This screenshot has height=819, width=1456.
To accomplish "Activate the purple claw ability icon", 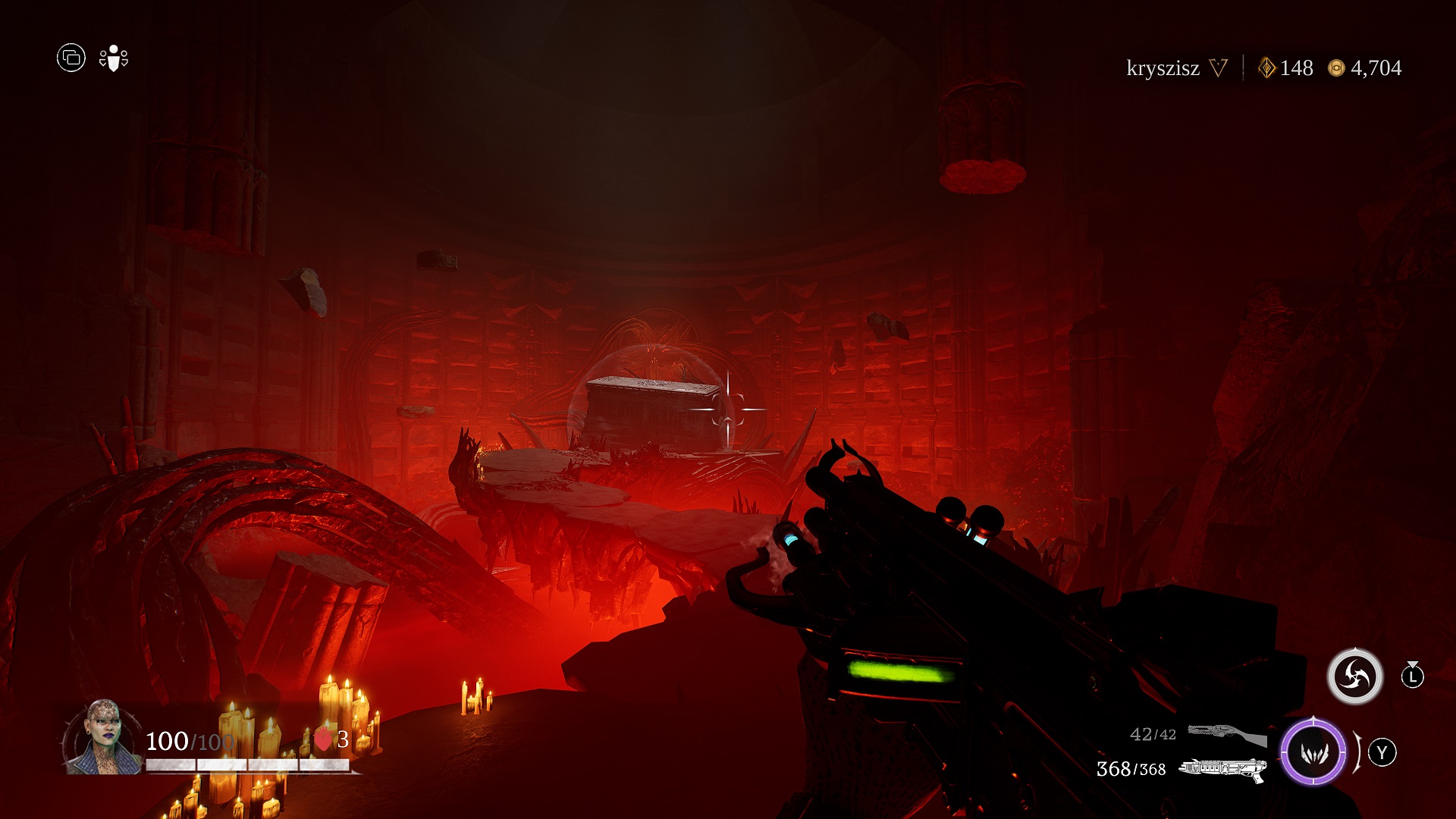I will click(x=1313, y=752).
